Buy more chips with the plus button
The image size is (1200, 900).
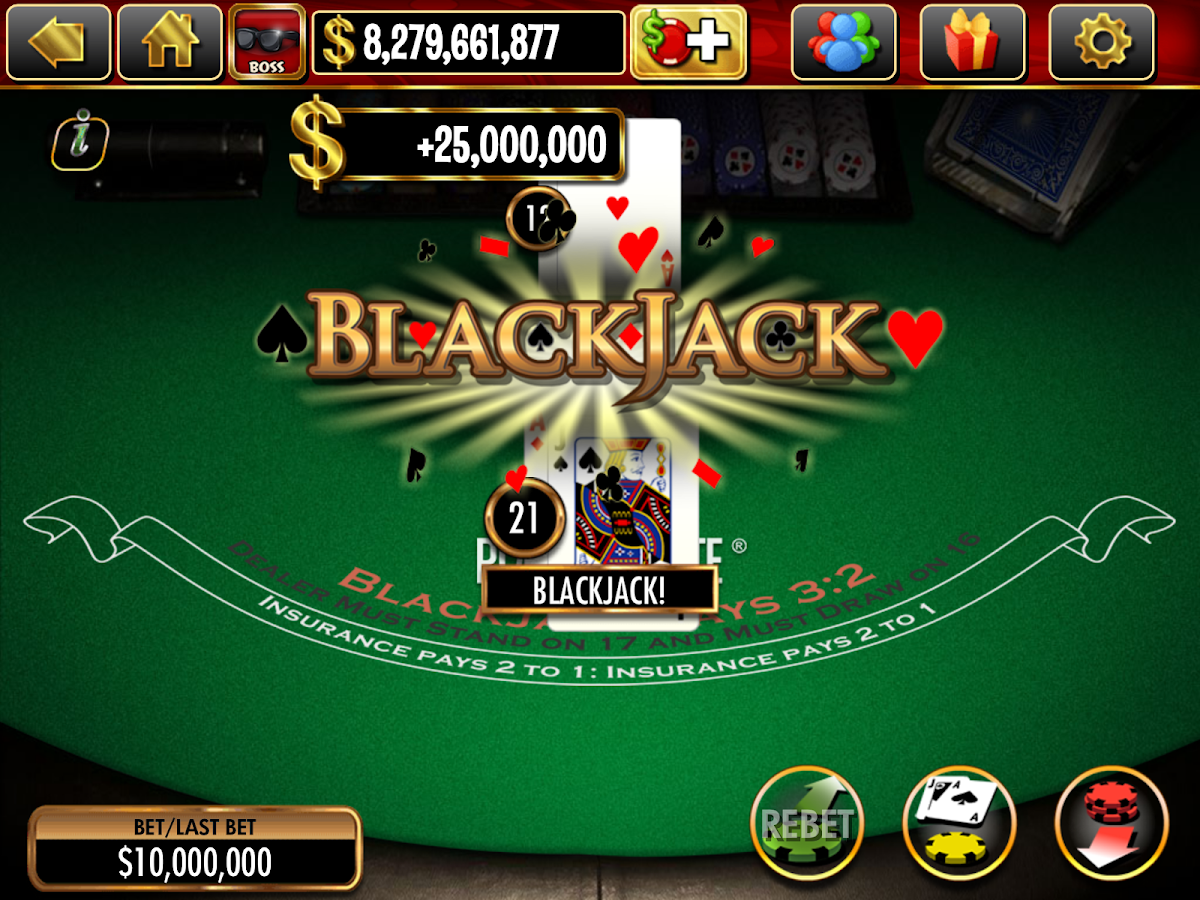(688, 43)
